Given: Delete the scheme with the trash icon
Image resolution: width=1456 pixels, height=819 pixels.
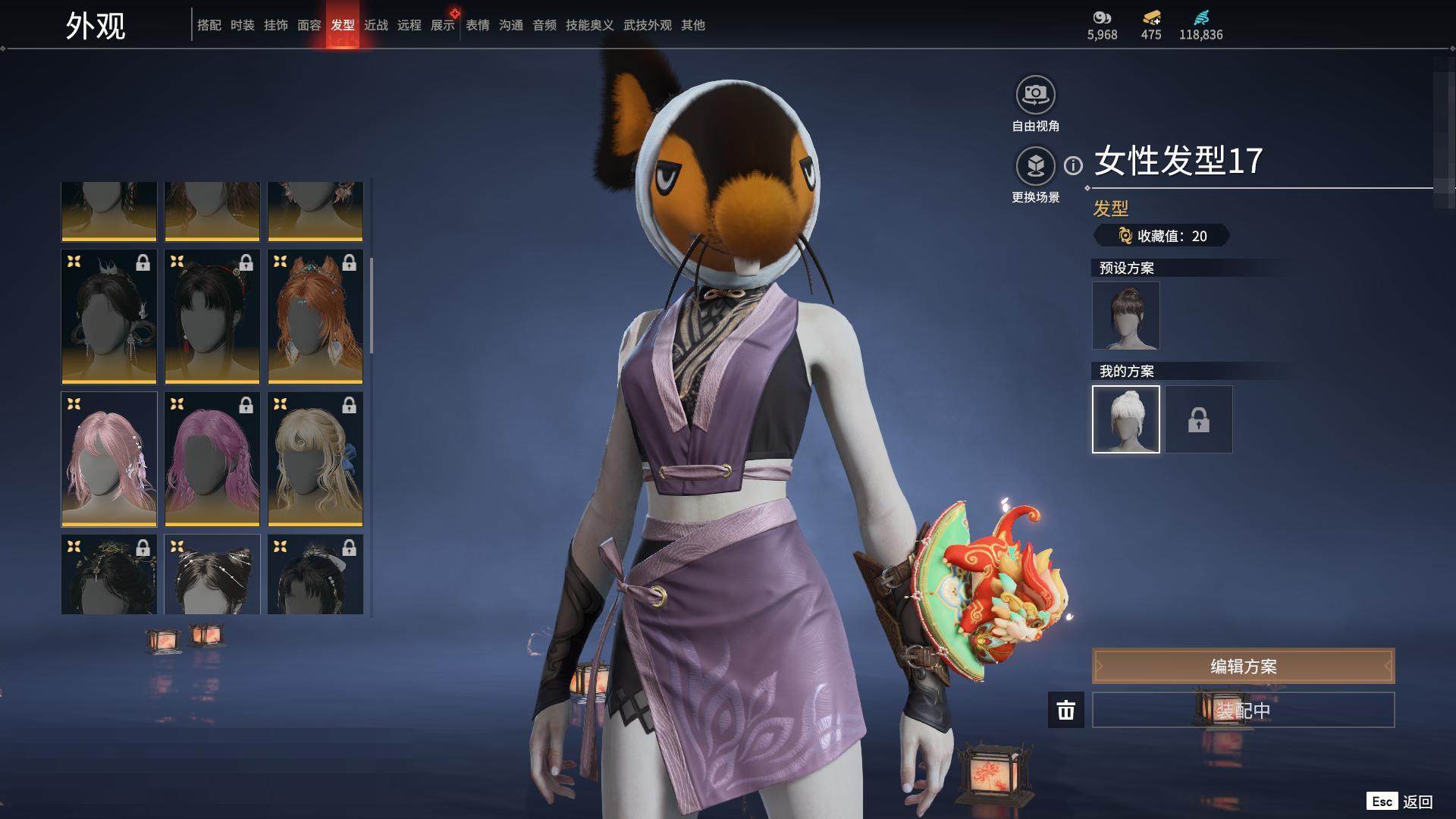Looking at the screenshot, I should coord(1066,711).
